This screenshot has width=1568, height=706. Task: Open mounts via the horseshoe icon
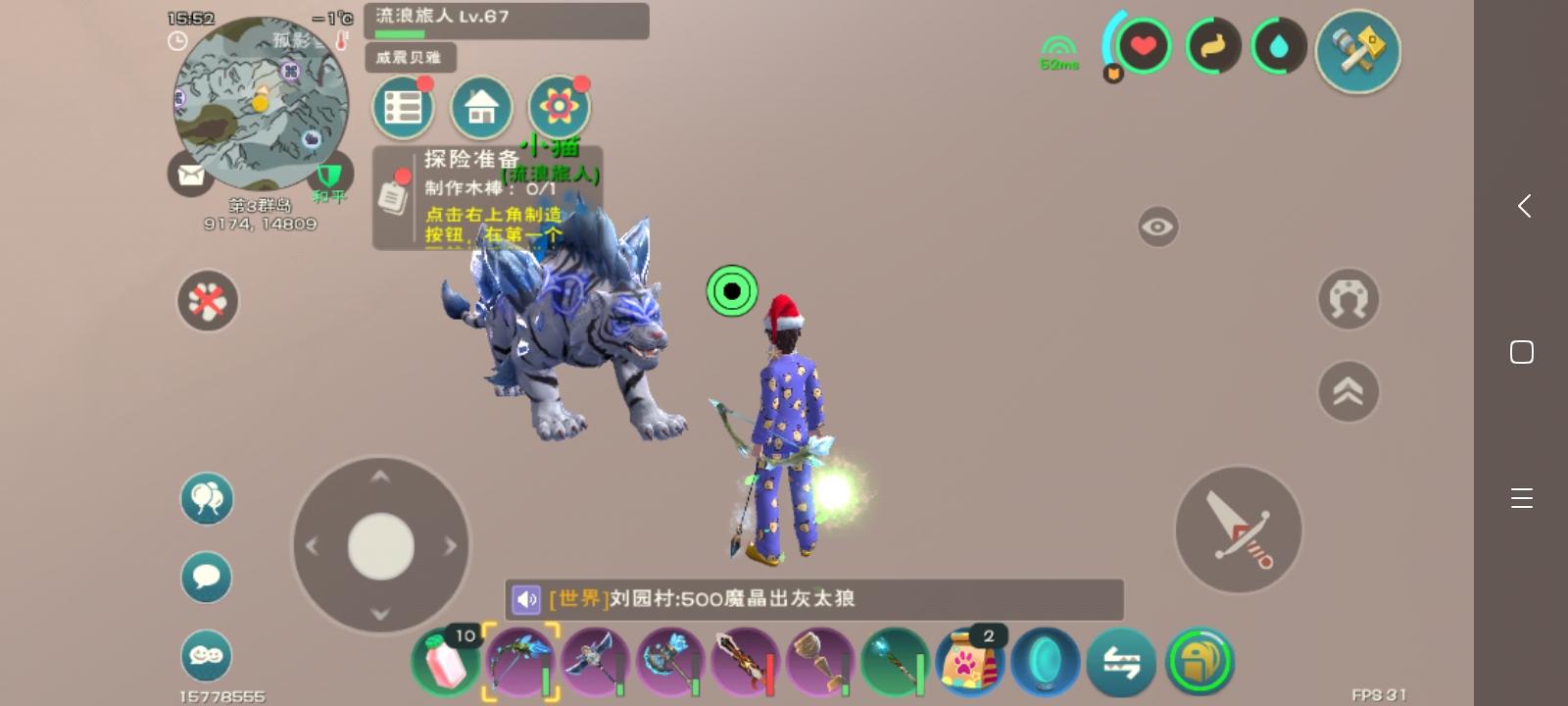click(1348, 299)
